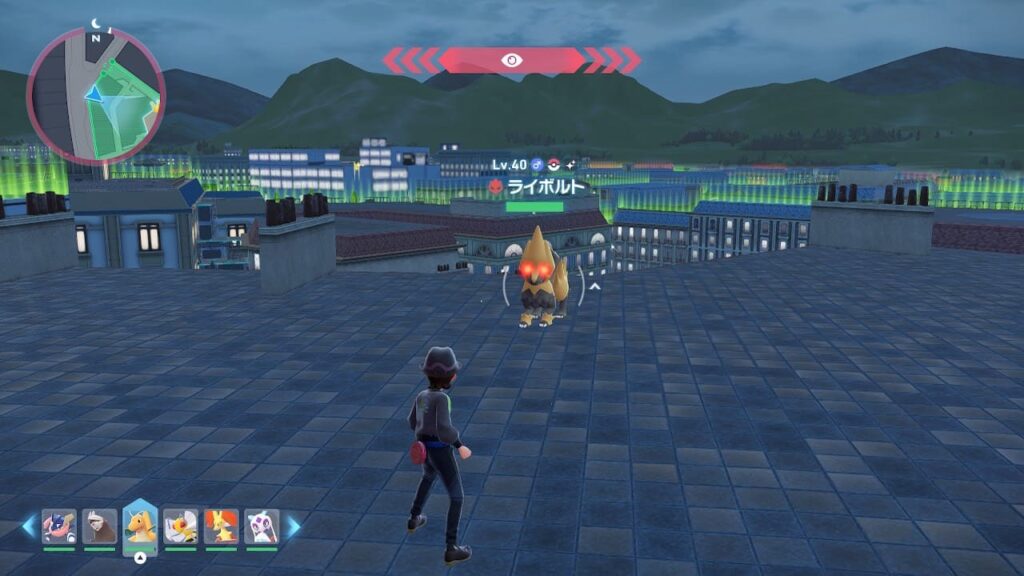Open the circular minimap
1024x576 pixels.
96,96
